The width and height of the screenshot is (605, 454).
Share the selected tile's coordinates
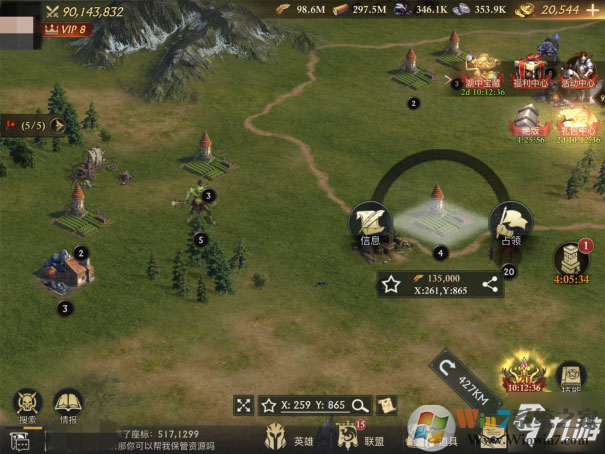tap(489, 284)
